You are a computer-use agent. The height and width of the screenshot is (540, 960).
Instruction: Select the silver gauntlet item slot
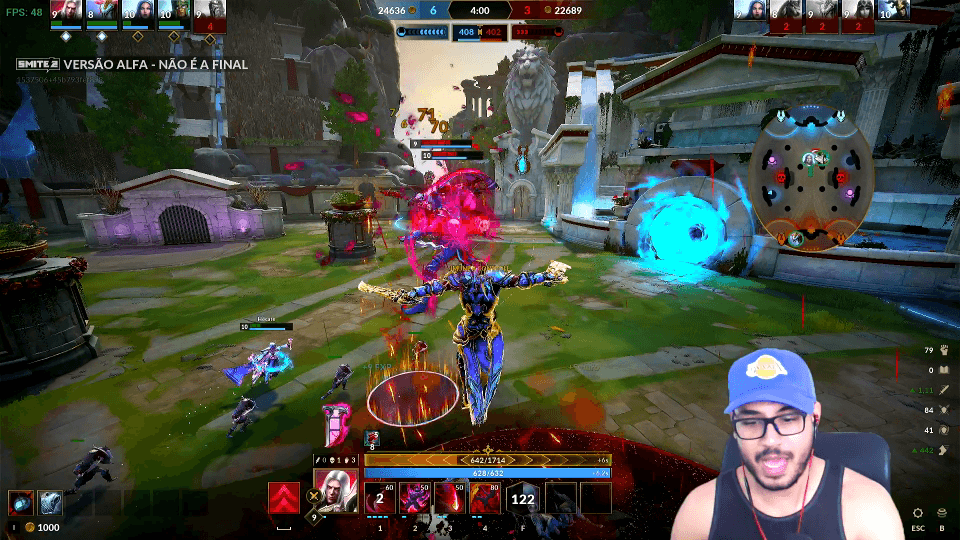51,503
